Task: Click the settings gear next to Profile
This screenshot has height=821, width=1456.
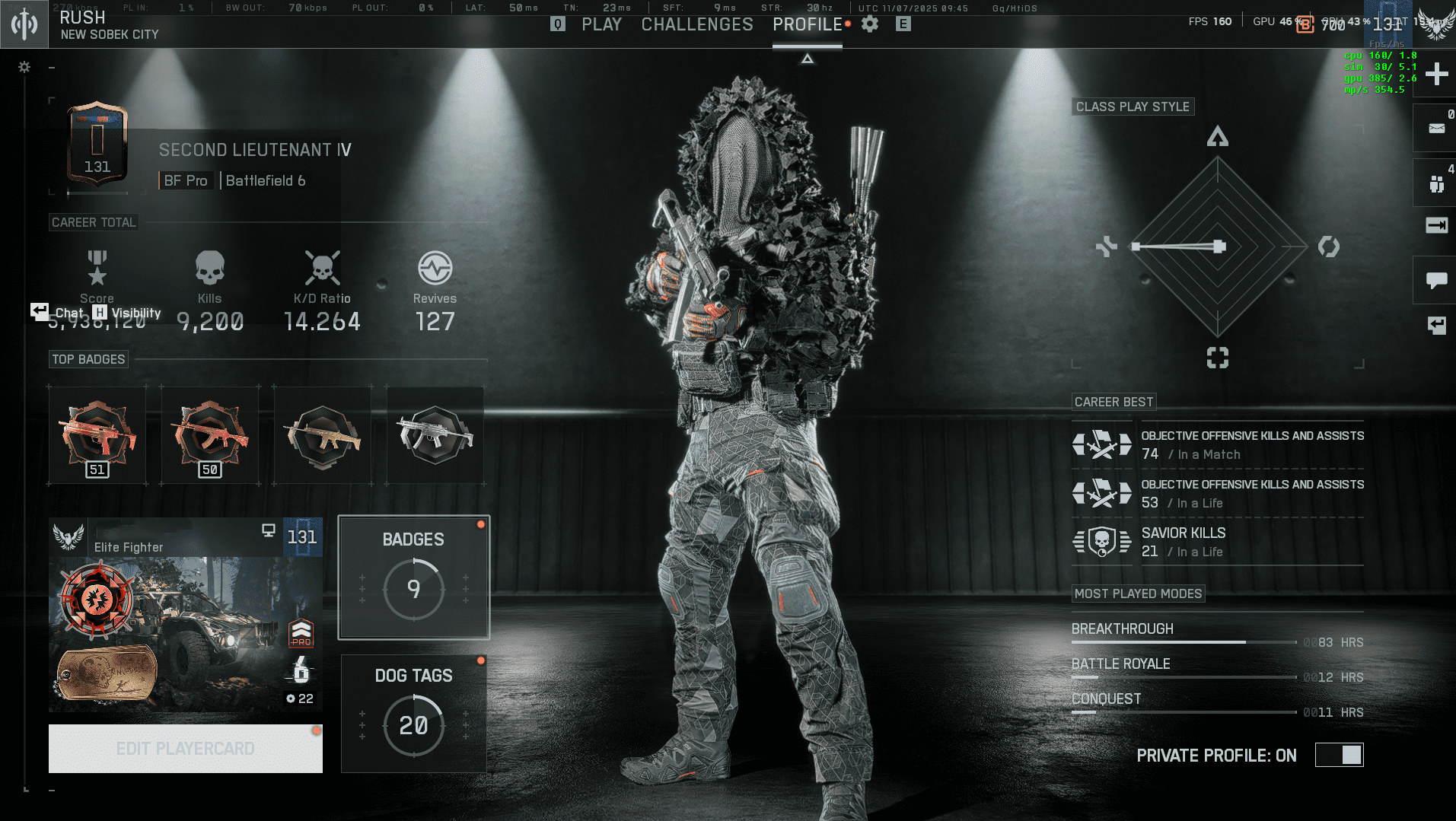Action: (869, 24)
